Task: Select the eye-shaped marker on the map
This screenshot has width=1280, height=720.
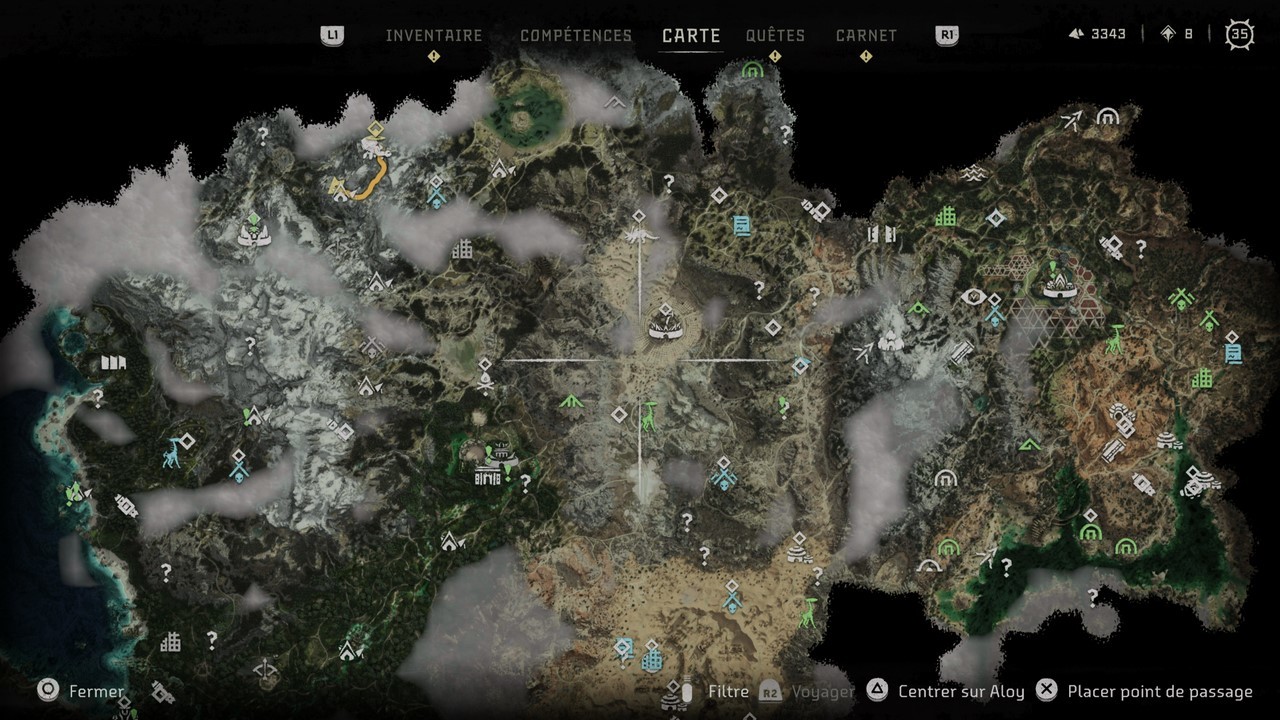Action: tap(973, 297)
